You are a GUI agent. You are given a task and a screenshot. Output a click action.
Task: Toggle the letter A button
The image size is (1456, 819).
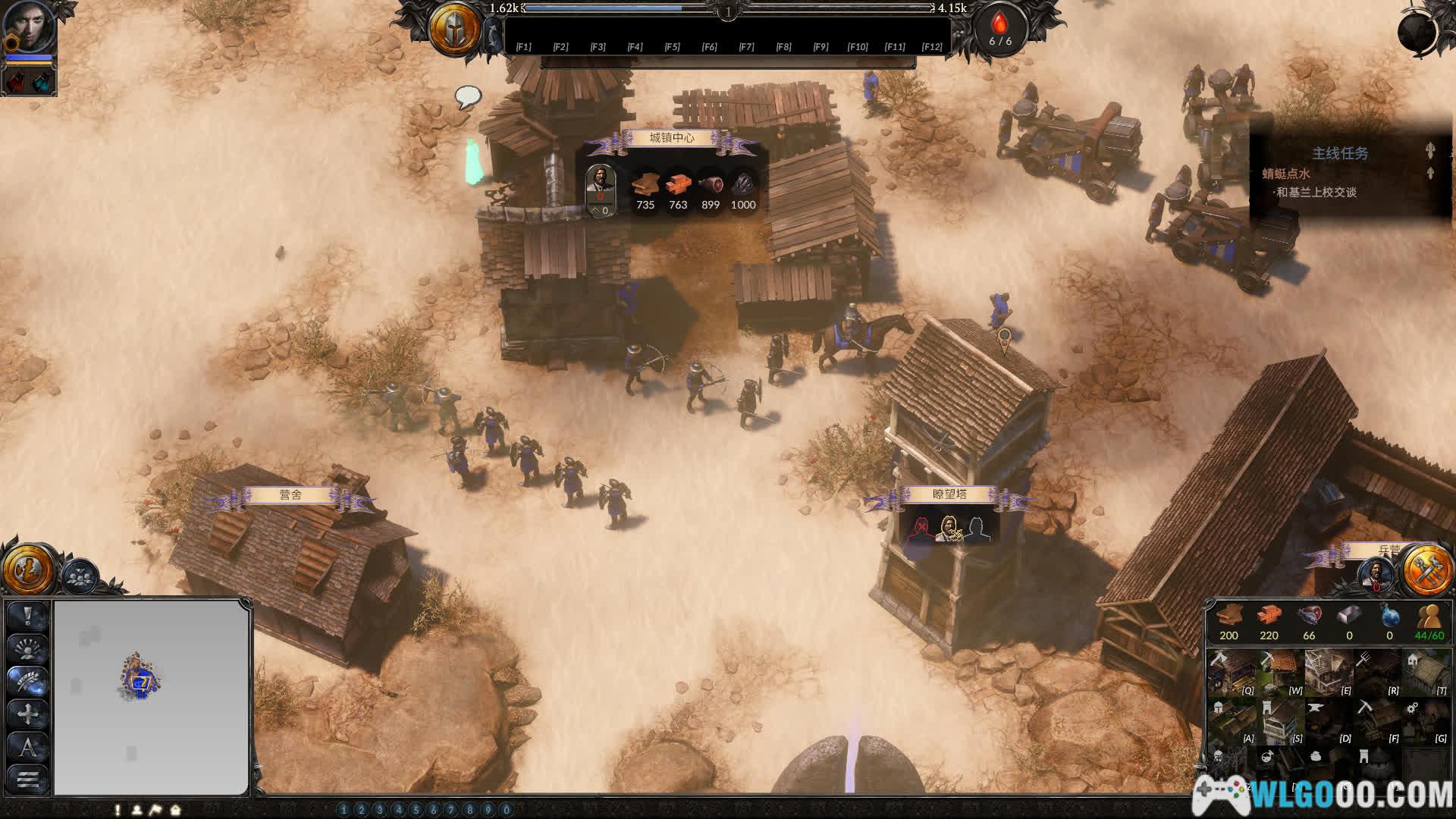click(28, 747)
